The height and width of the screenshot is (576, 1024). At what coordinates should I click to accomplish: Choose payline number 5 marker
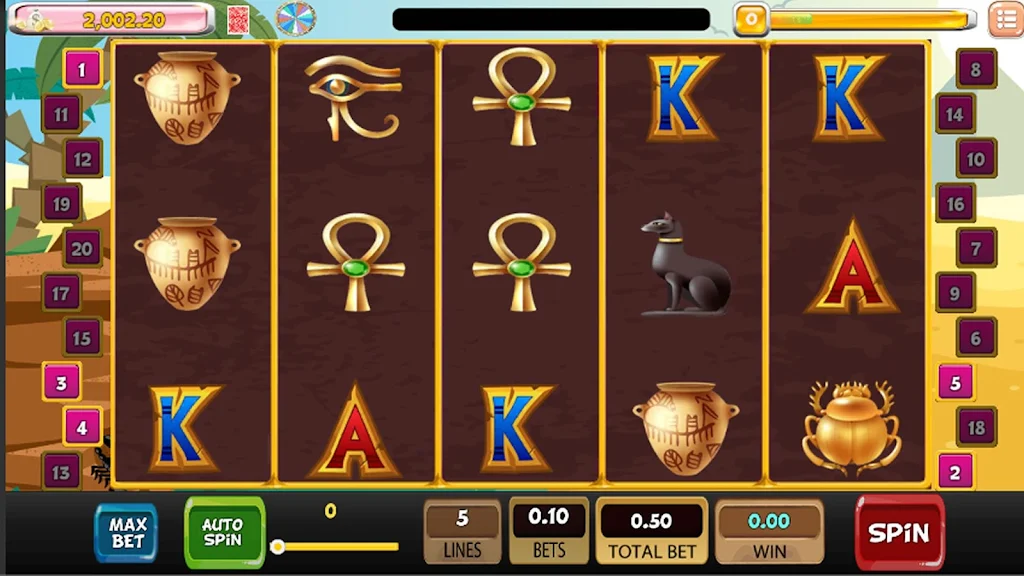[x=955, y=382]
